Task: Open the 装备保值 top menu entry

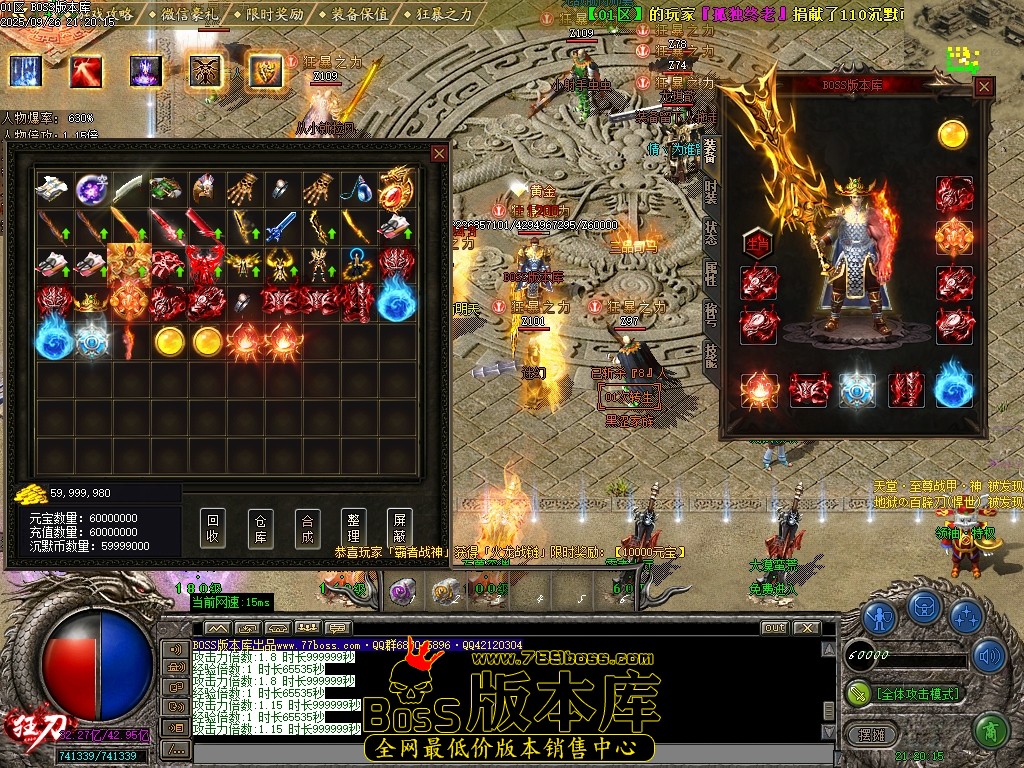Action: [353, 14]
